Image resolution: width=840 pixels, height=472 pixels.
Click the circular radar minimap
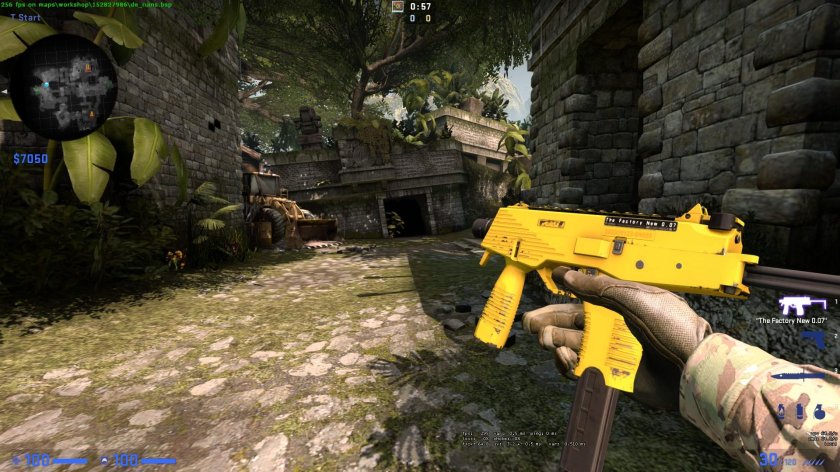tap(70, 87)
